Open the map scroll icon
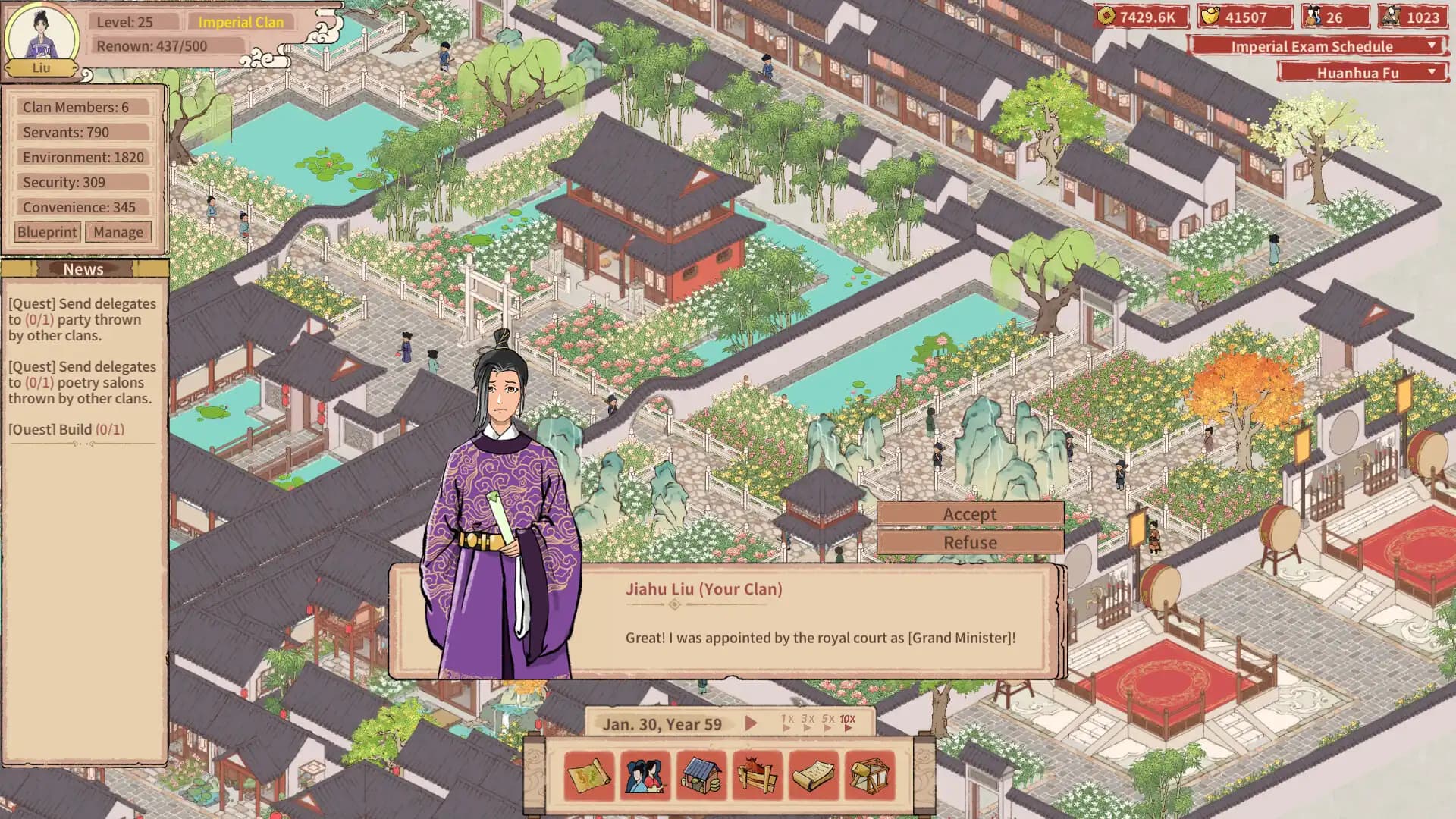The width and height of the screenshot is (1456, 819). (x=589, y=776)
